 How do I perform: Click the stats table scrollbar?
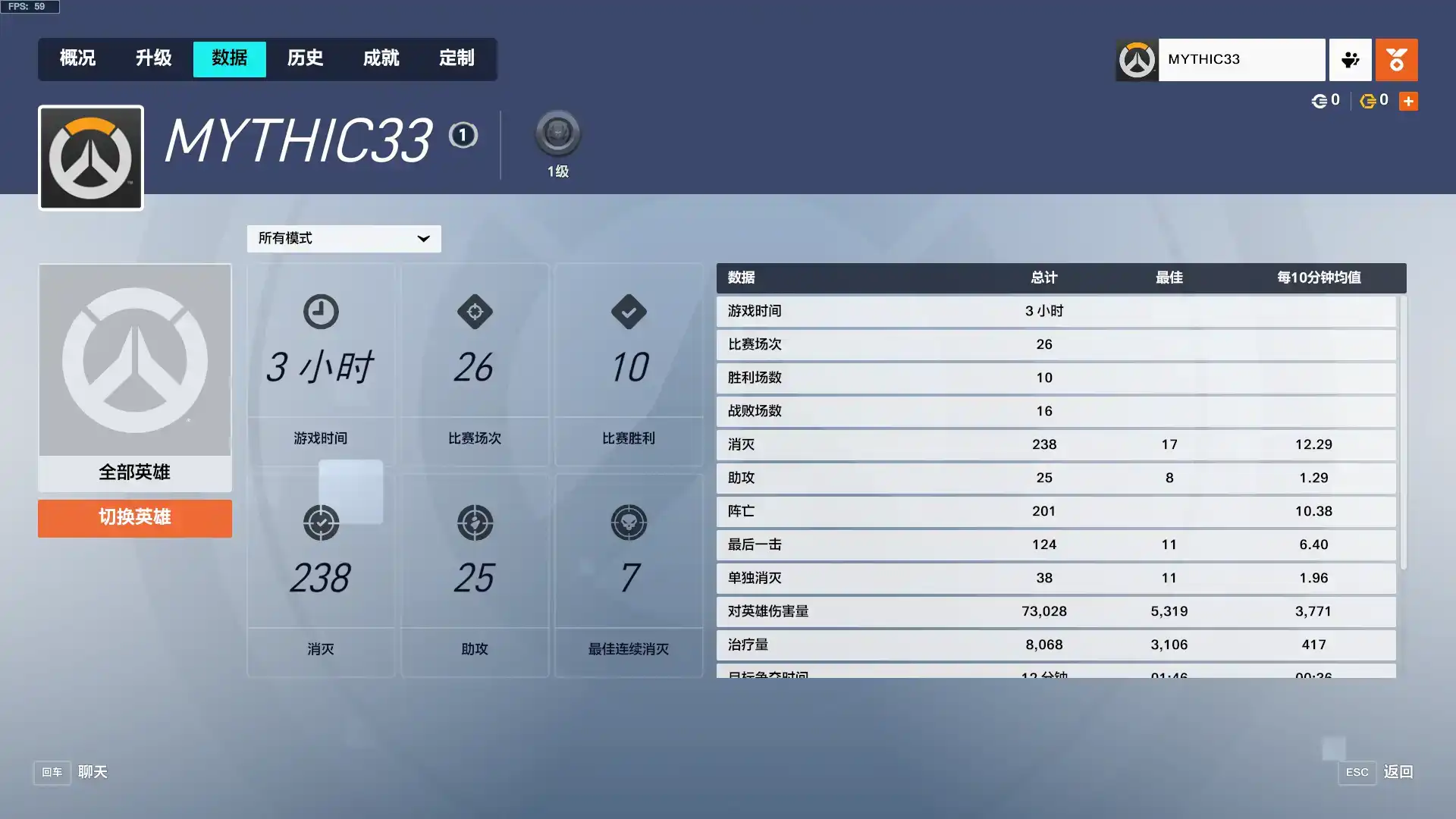1403,432
